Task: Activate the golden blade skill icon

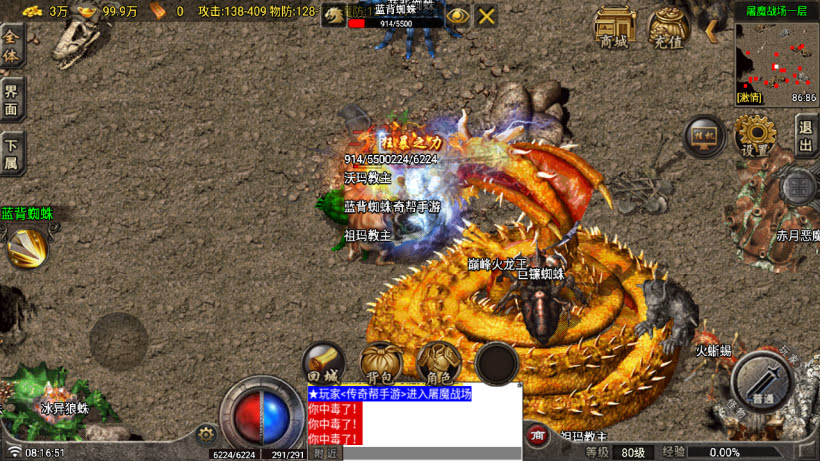Action: pos(27,247)
